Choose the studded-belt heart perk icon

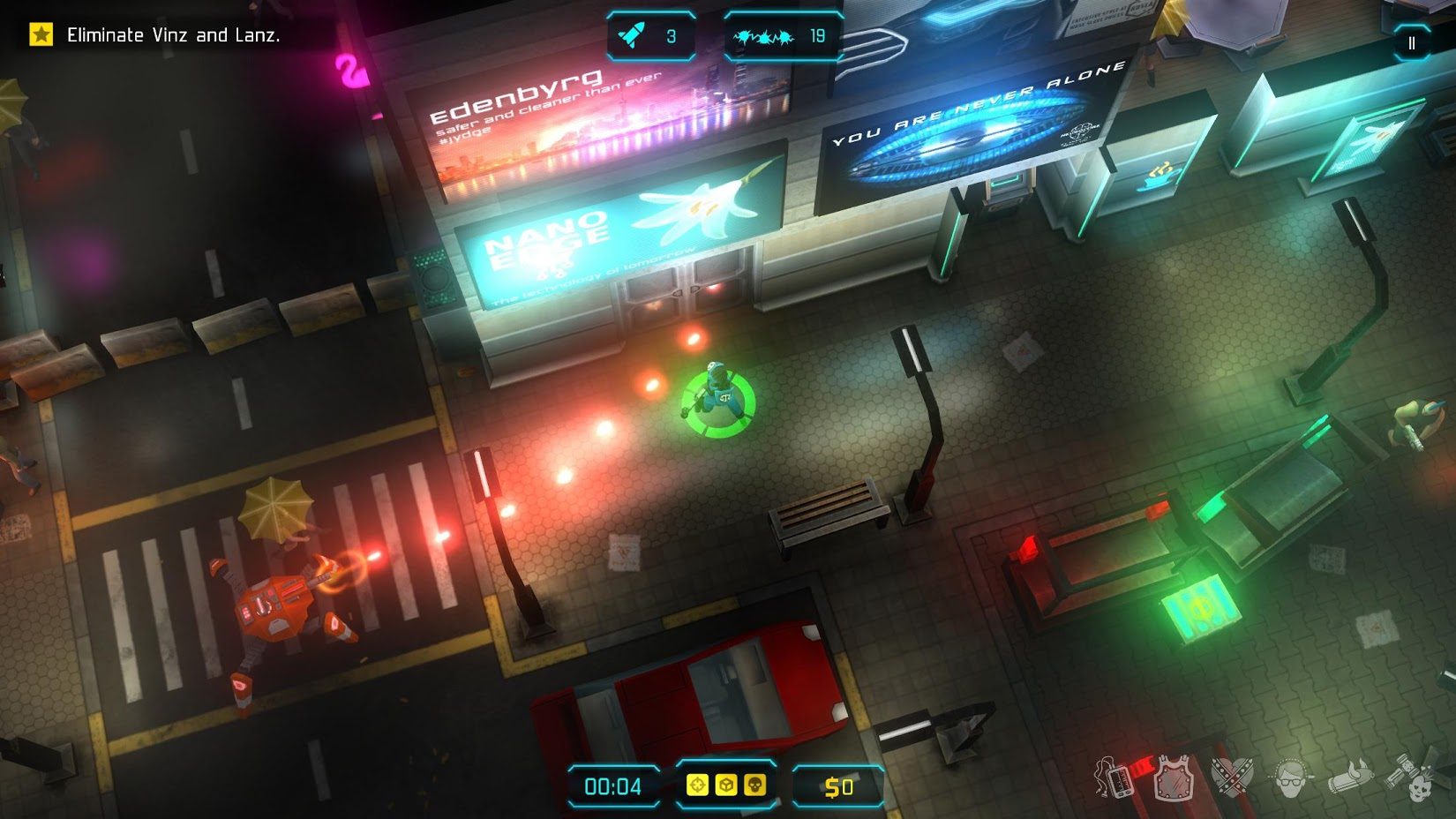pyautogui.click(x=1232, y=778)
